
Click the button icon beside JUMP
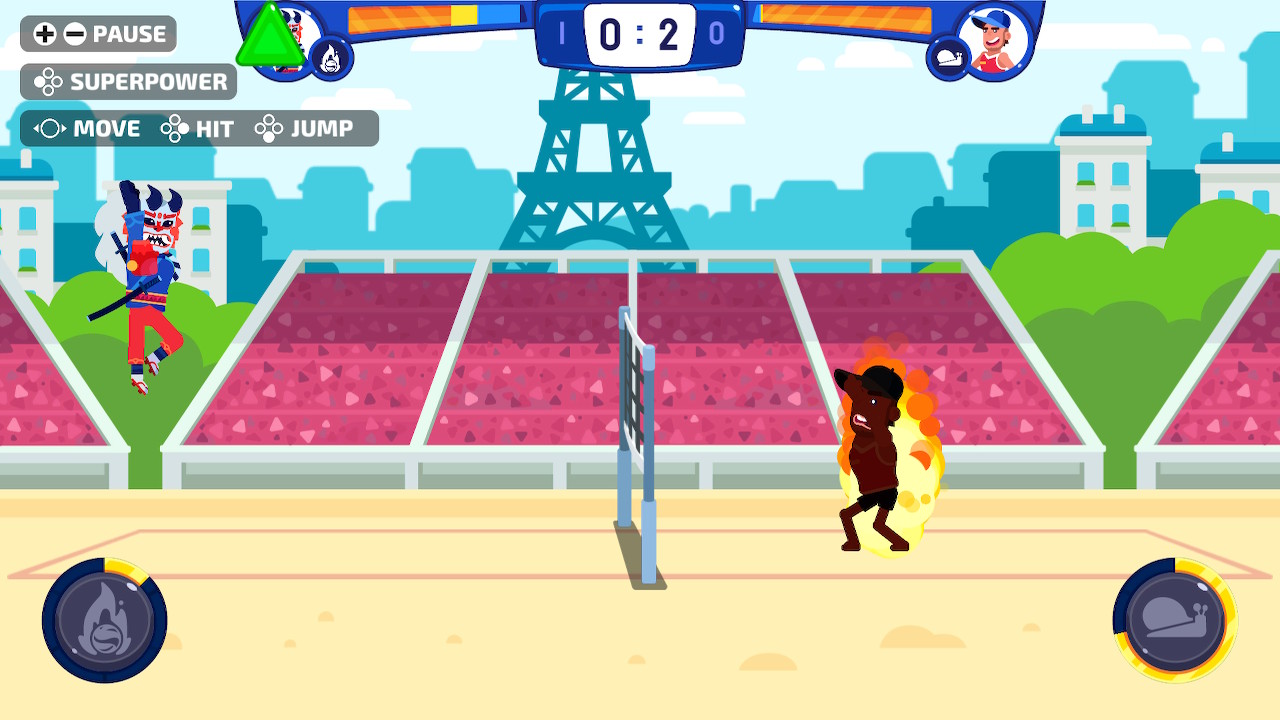coord(269,128)
